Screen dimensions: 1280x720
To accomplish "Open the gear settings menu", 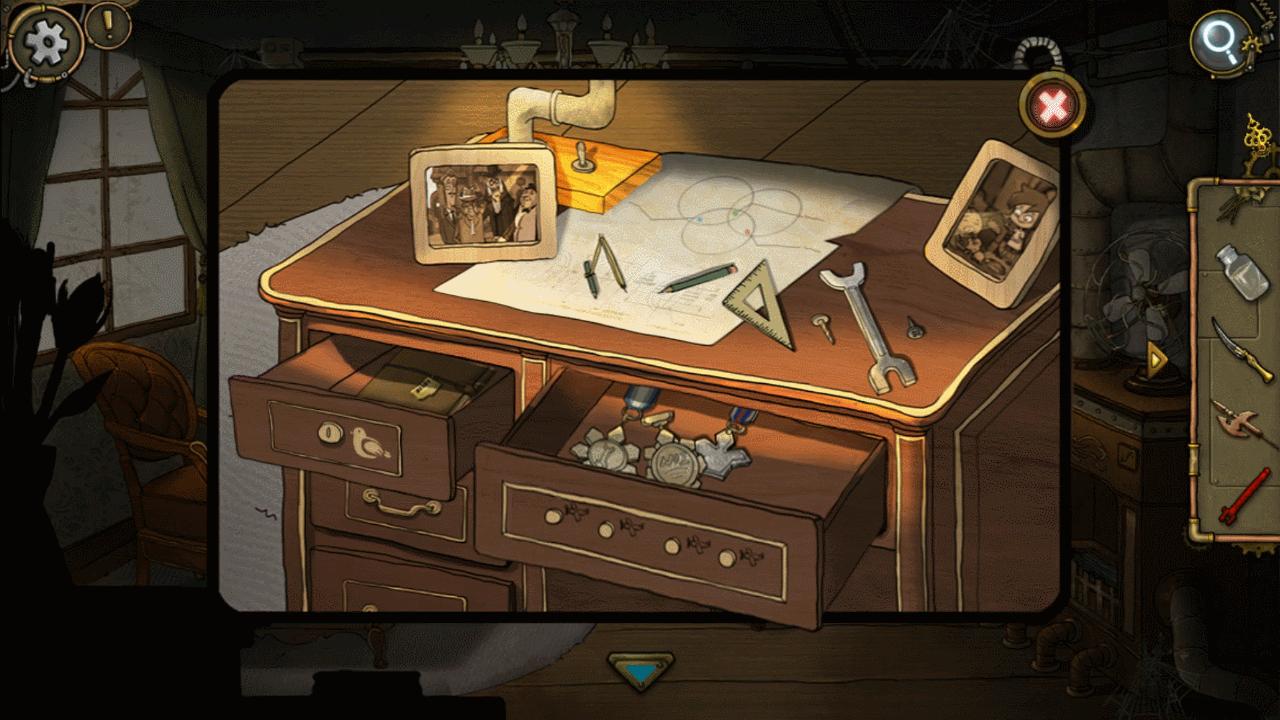I will pyautogui.click(x=44, y=44).
